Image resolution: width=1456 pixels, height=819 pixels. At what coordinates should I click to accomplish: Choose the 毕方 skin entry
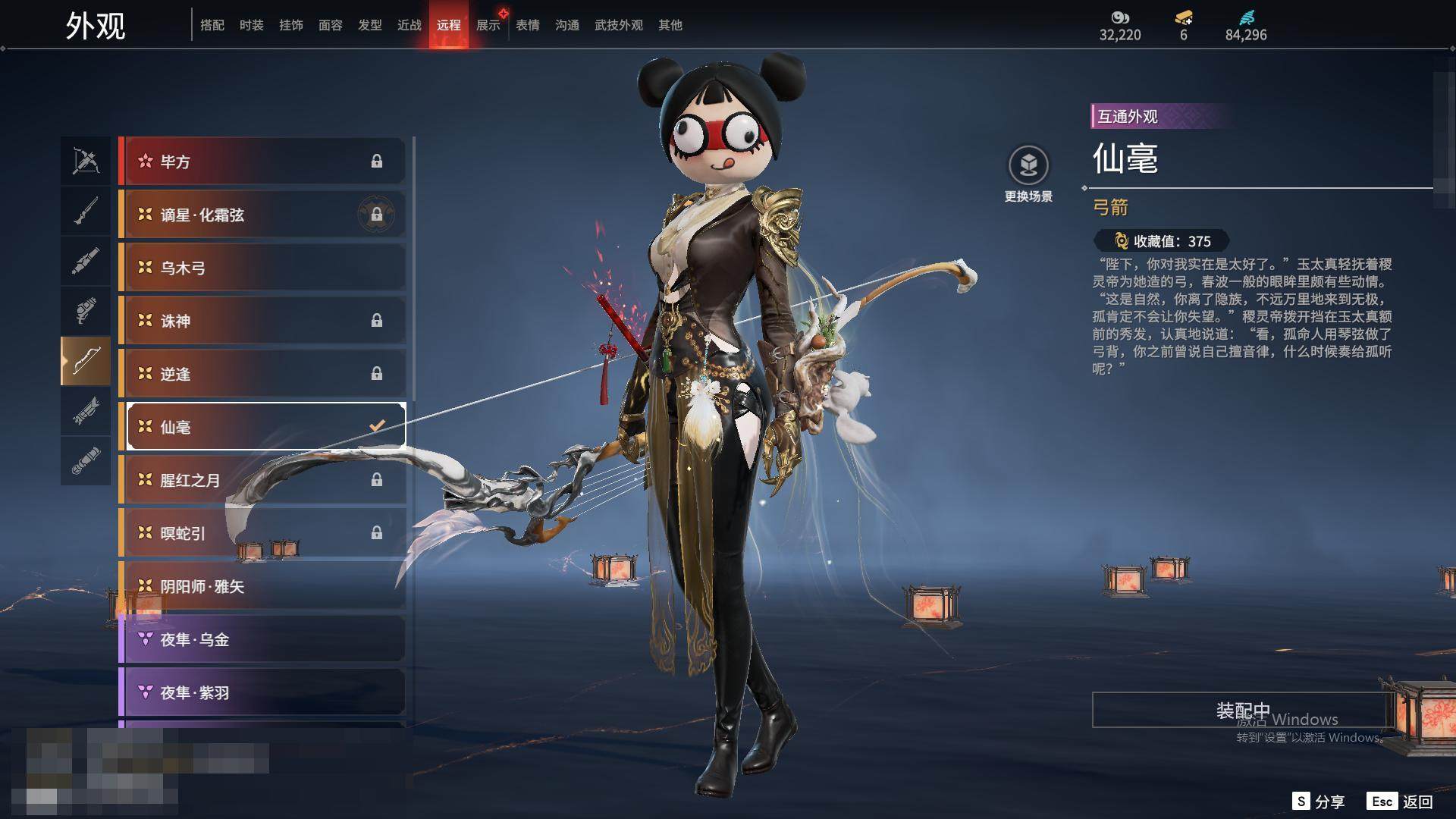click(262, 162)
